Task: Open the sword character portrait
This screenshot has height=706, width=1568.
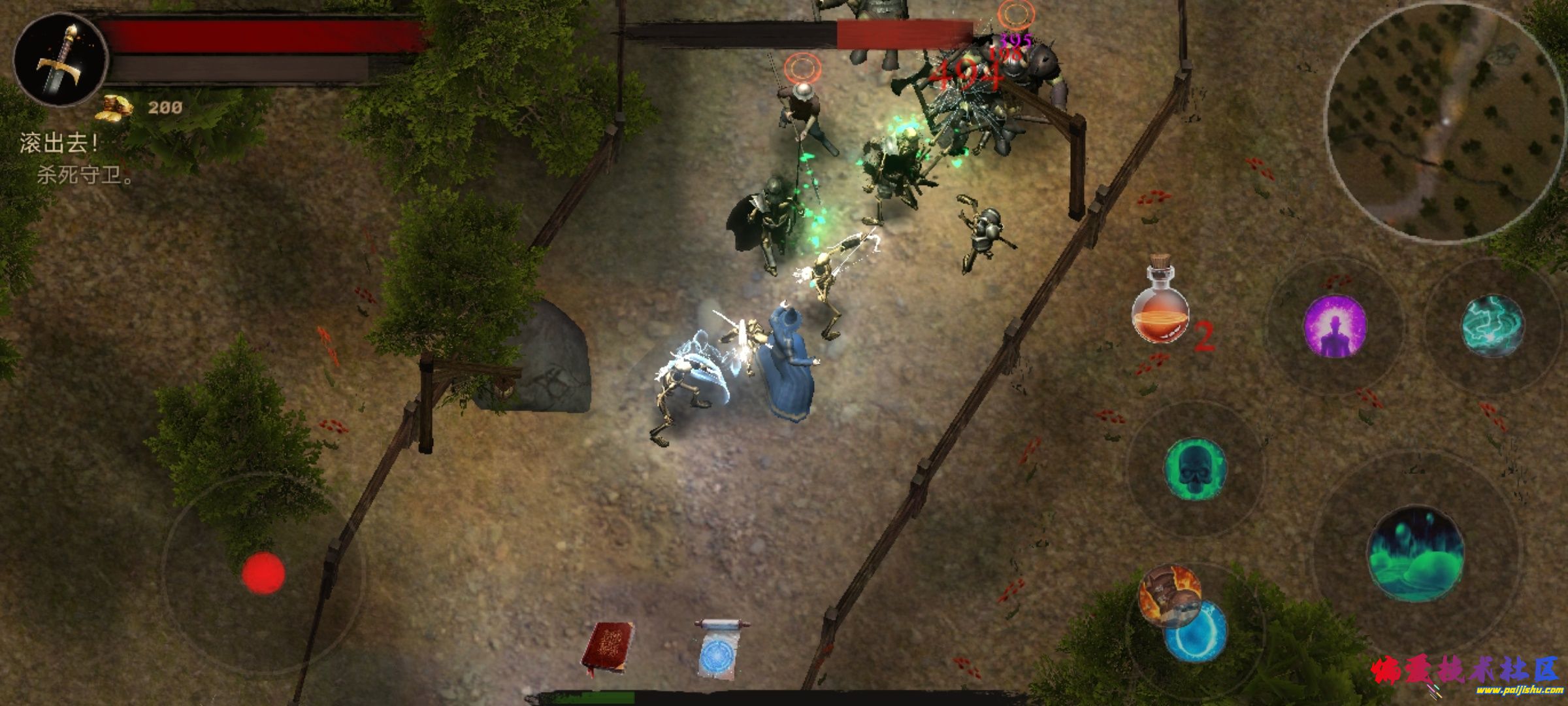Action: 61,61
